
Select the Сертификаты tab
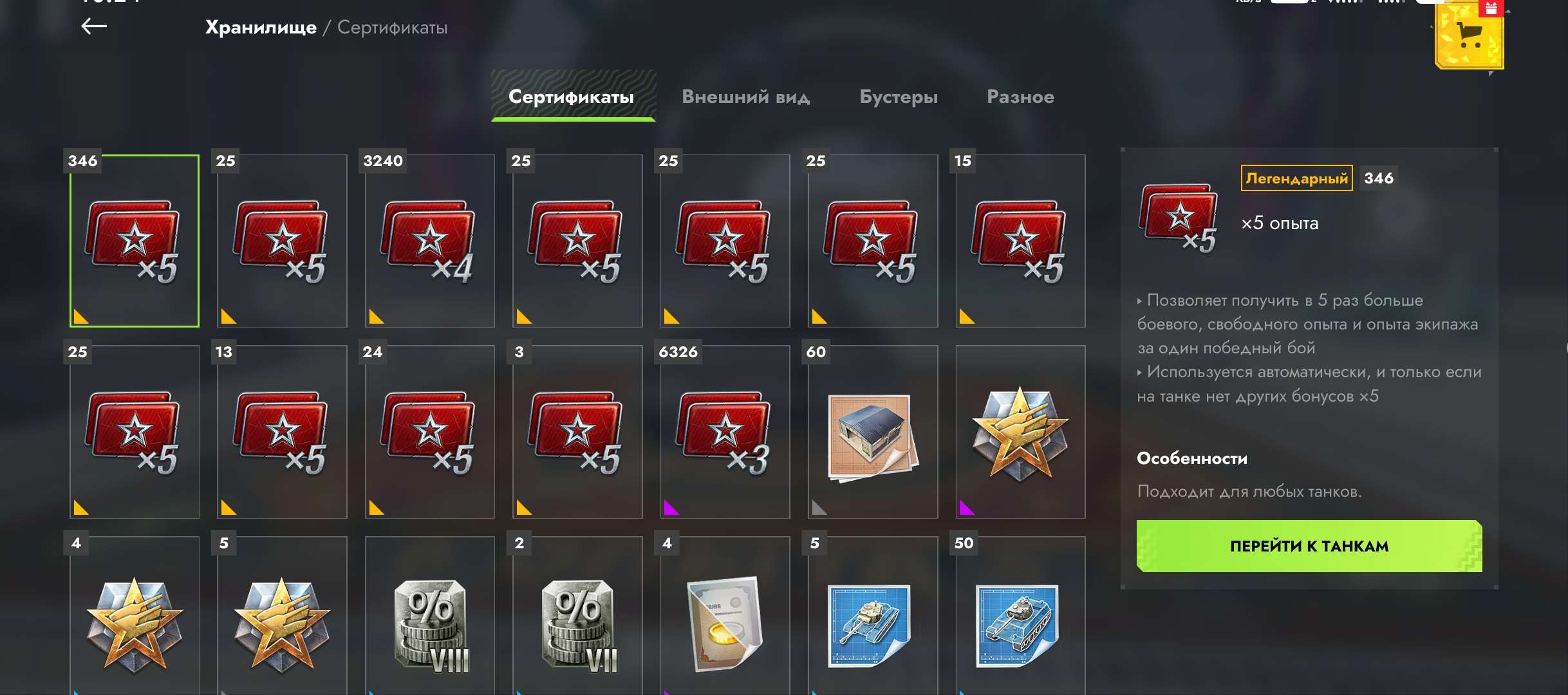(572, 97)
